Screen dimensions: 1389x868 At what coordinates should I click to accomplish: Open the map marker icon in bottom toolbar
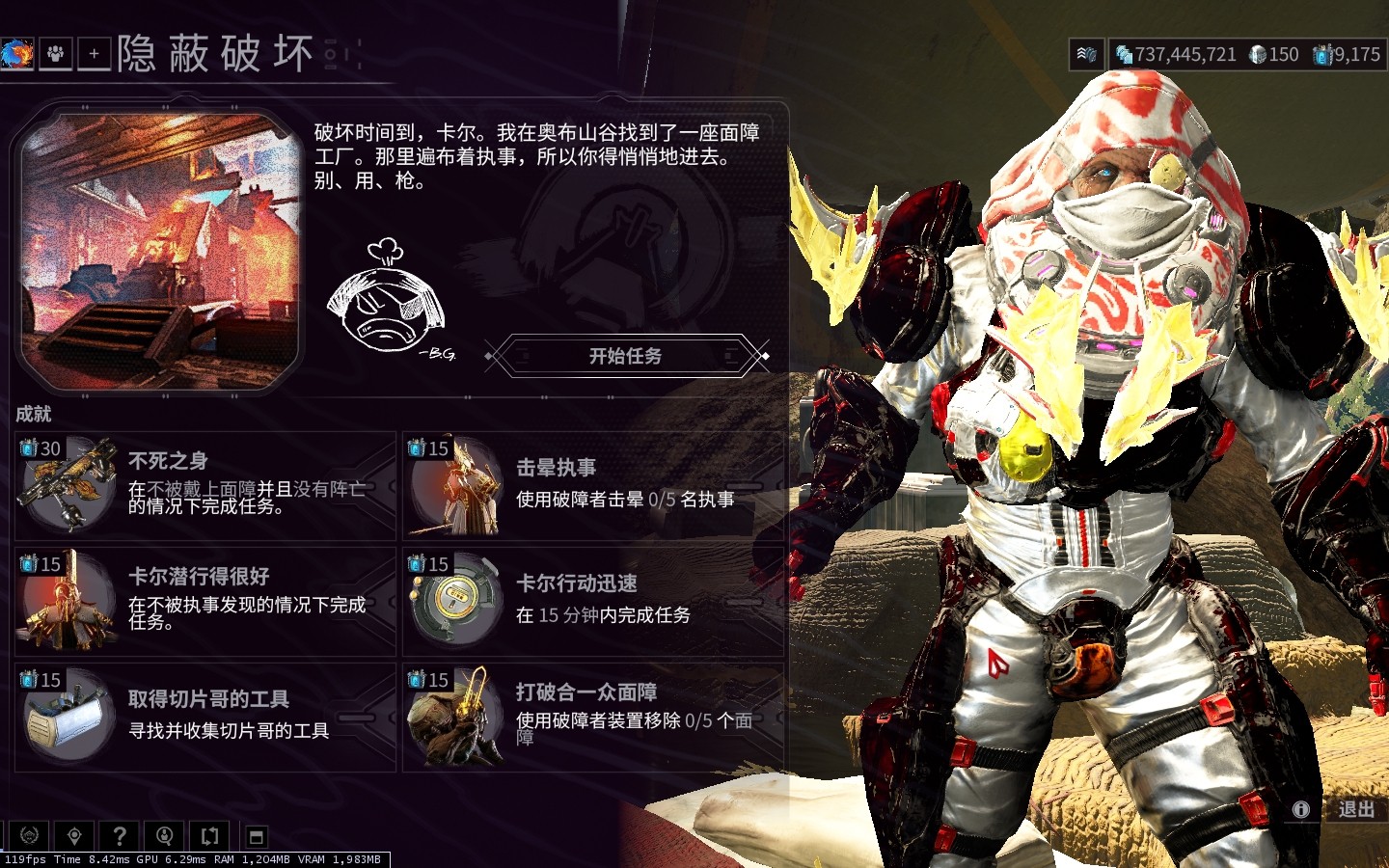(74, 835)
